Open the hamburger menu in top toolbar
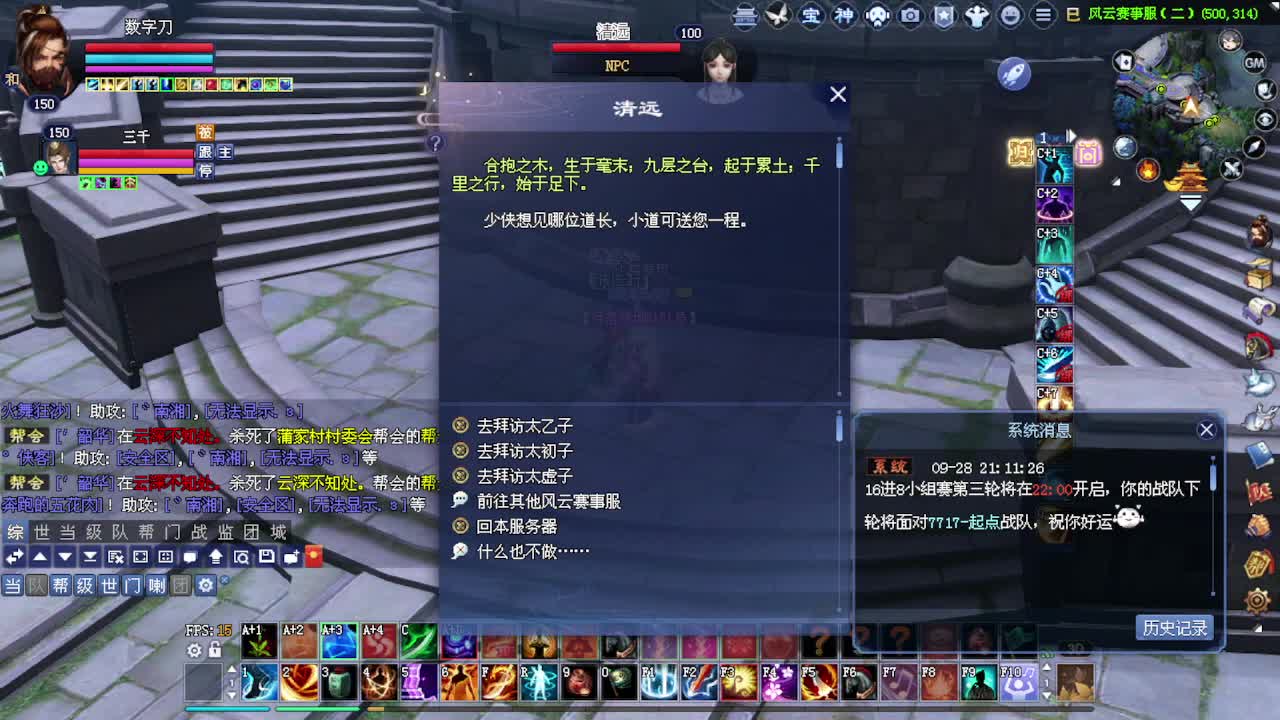The width and height of the screenshot is (1280, 720). tap(1041, 14)
